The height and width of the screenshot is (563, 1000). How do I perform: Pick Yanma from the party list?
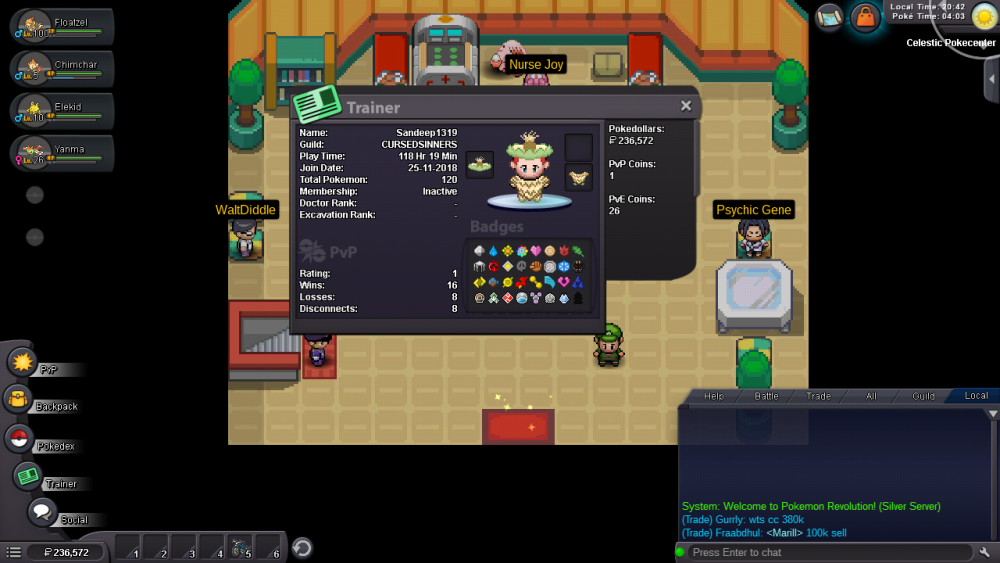(58, 153)
